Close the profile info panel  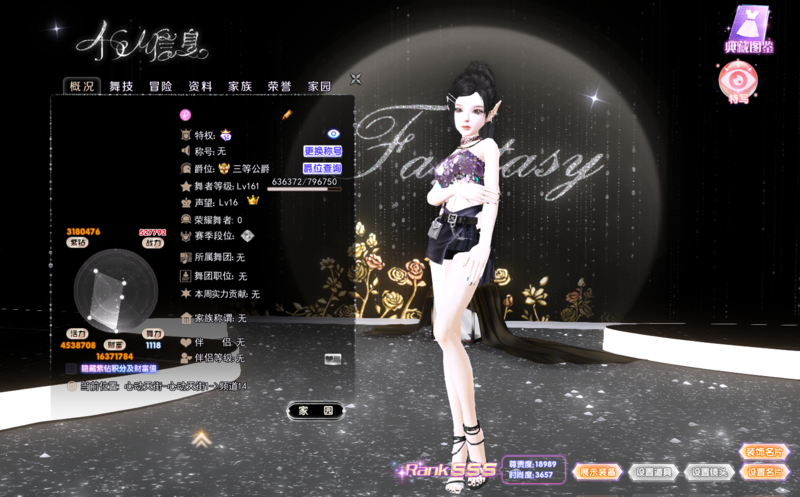355,79
